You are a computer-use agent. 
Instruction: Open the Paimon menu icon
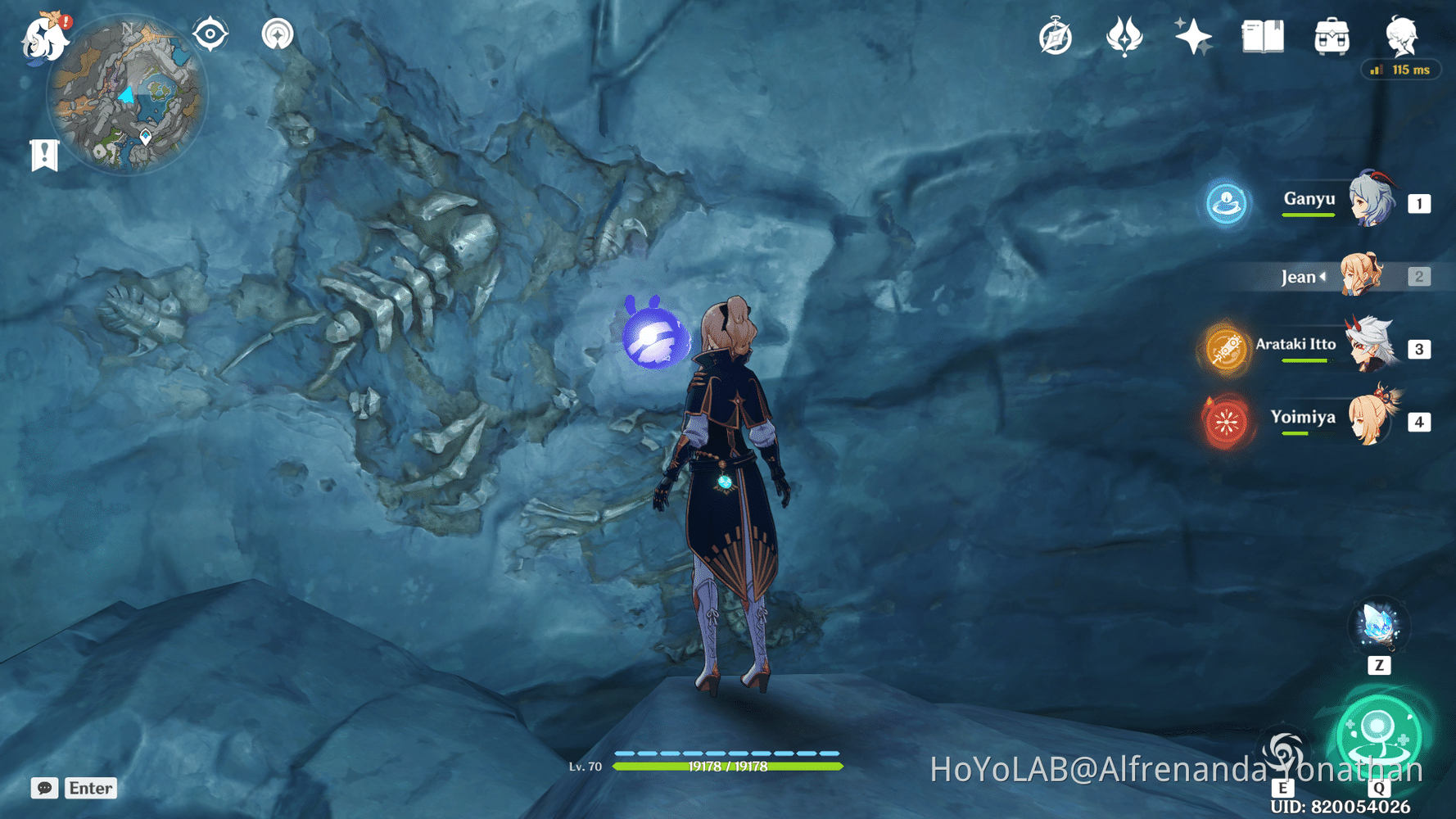click(44, 38)
